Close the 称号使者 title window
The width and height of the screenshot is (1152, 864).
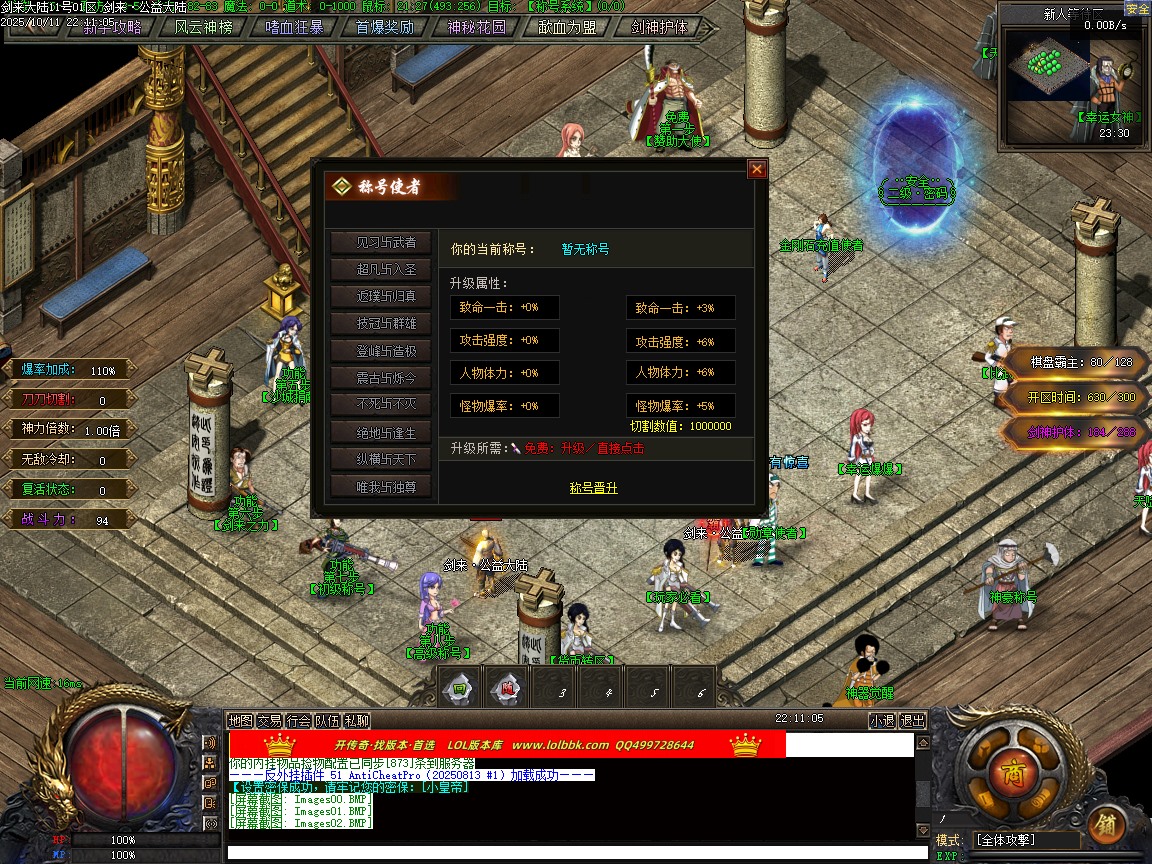[757, 170]
